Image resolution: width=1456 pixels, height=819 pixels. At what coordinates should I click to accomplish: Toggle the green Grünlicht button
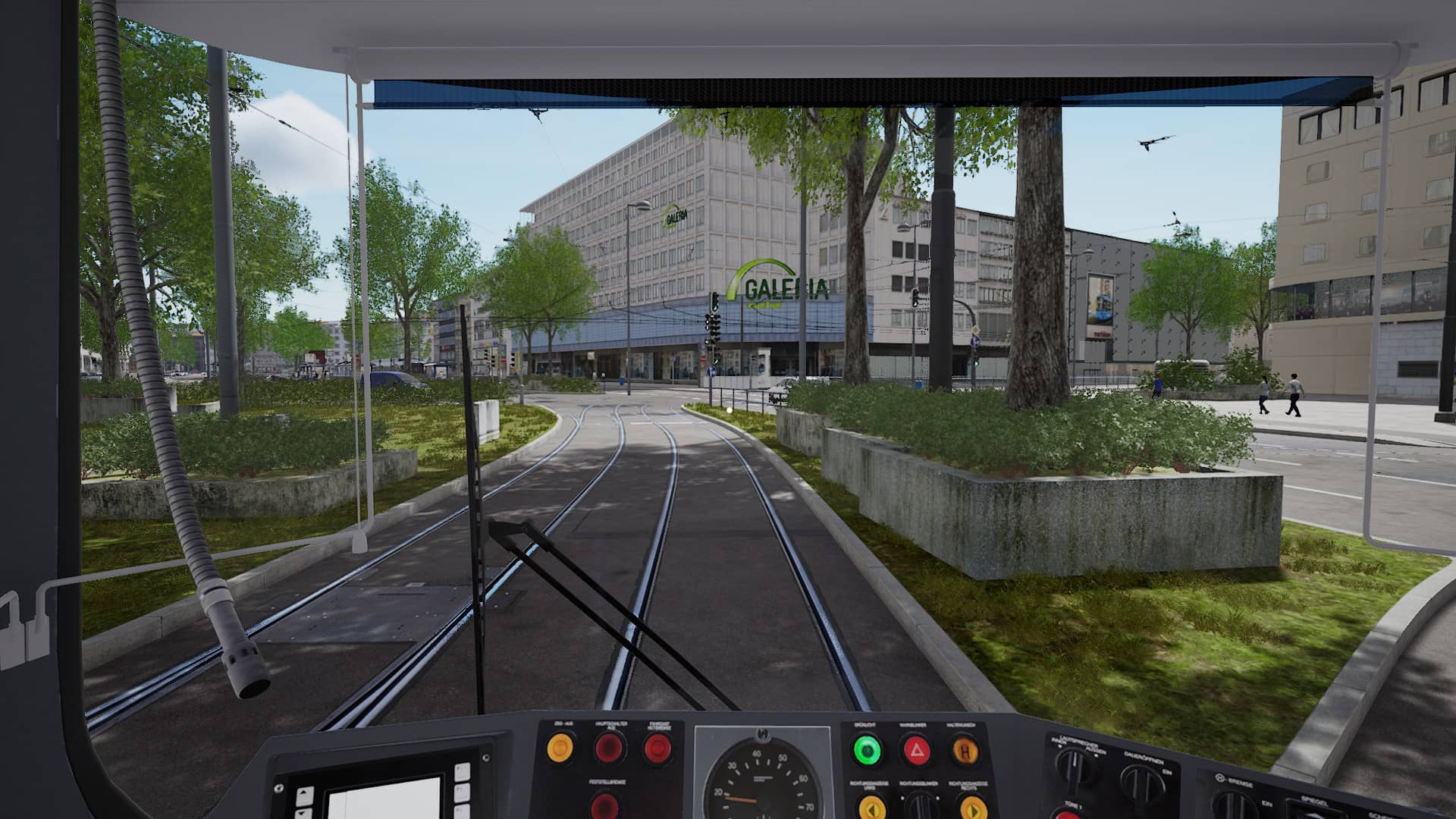[868, 751]
